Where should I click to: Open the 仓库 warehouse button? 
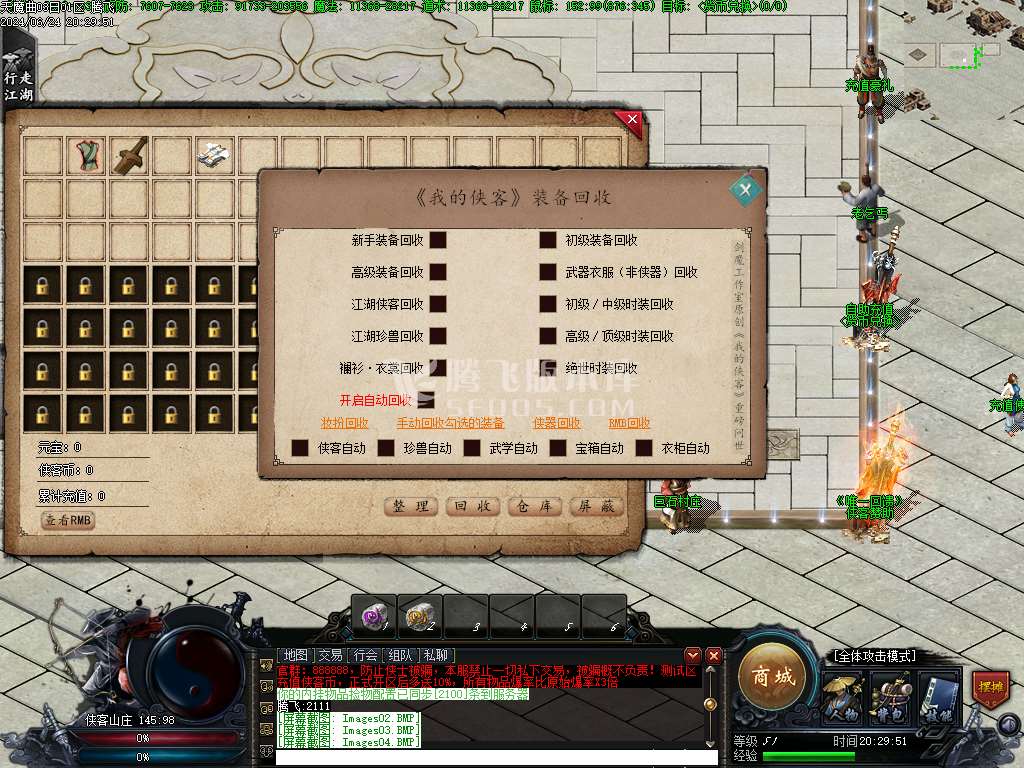tap(535, 507)
